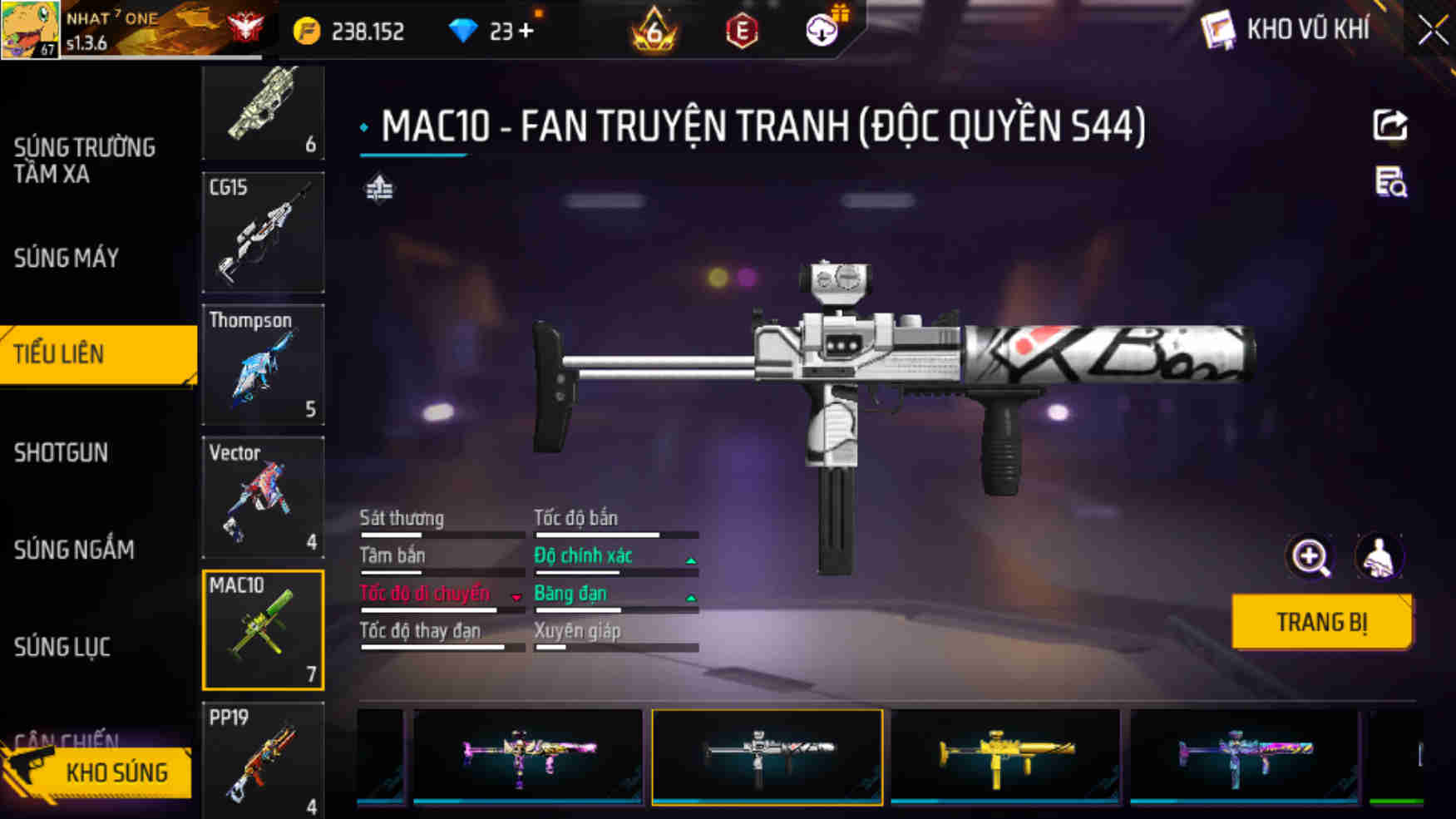Viewport: 1456px width, 819px height.
Task: Share the MAC10 skin
Action: point(1389,126)
